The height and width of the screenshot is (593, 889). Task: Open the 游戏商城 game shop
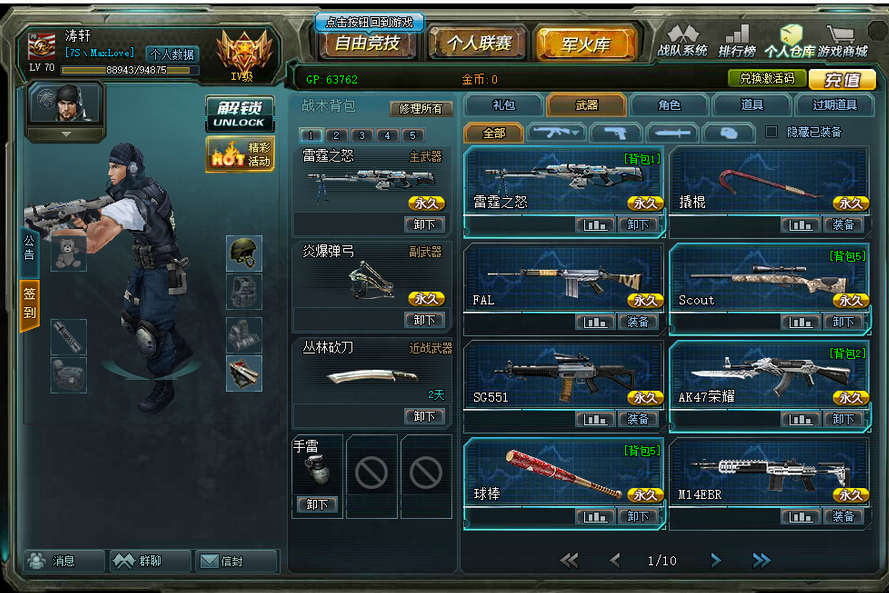pos(843,41)
